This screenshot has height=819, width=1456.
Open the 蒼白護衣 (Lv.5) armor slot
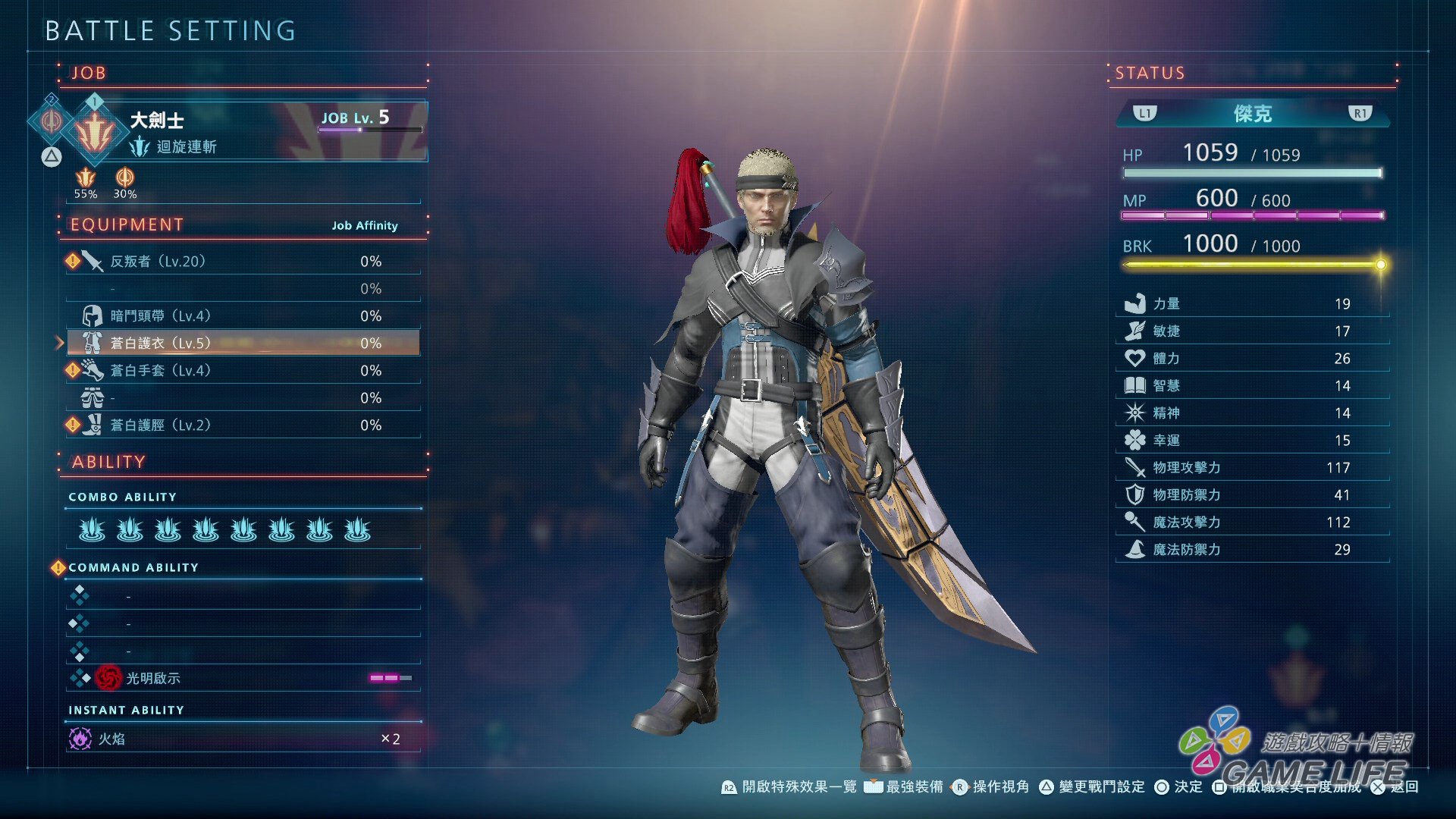pos(243,344)
